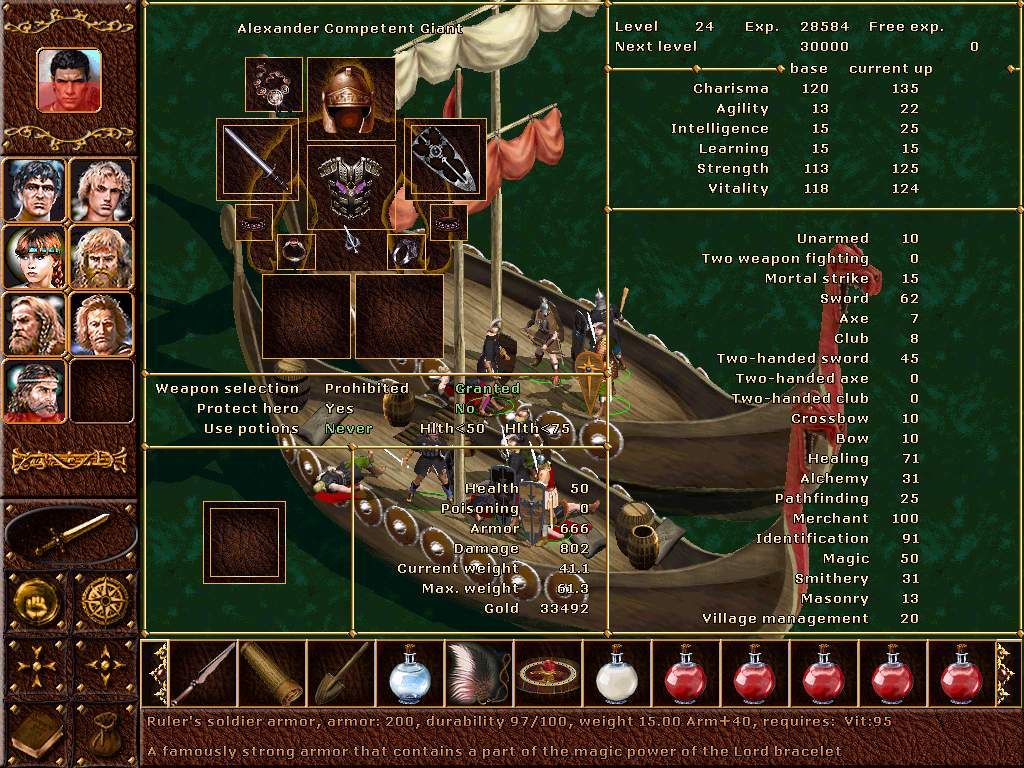Select the equipped shield slot
This screenshot has height=768, width=1024.
(x=445, y=158)
